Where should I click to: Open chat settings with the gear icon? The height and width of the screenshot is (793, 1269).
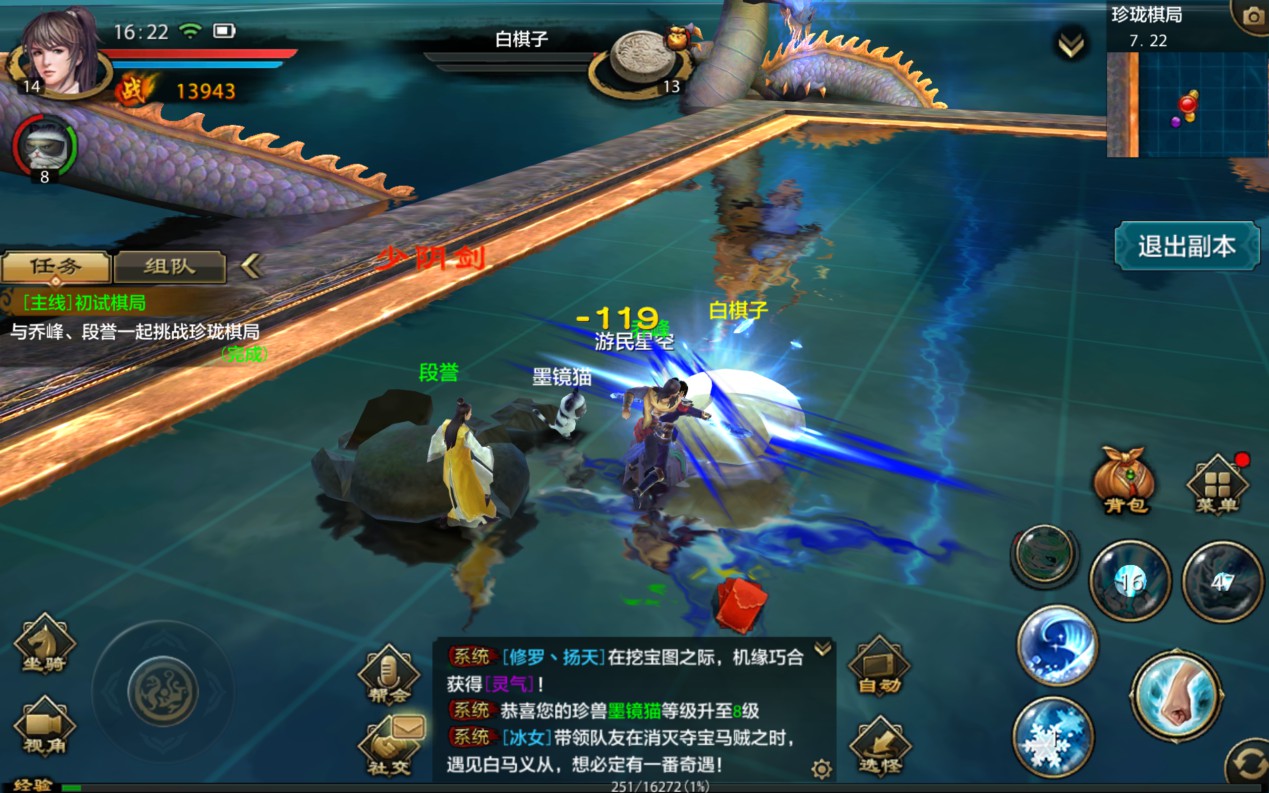pyautogui.click(x=821, y=768)
